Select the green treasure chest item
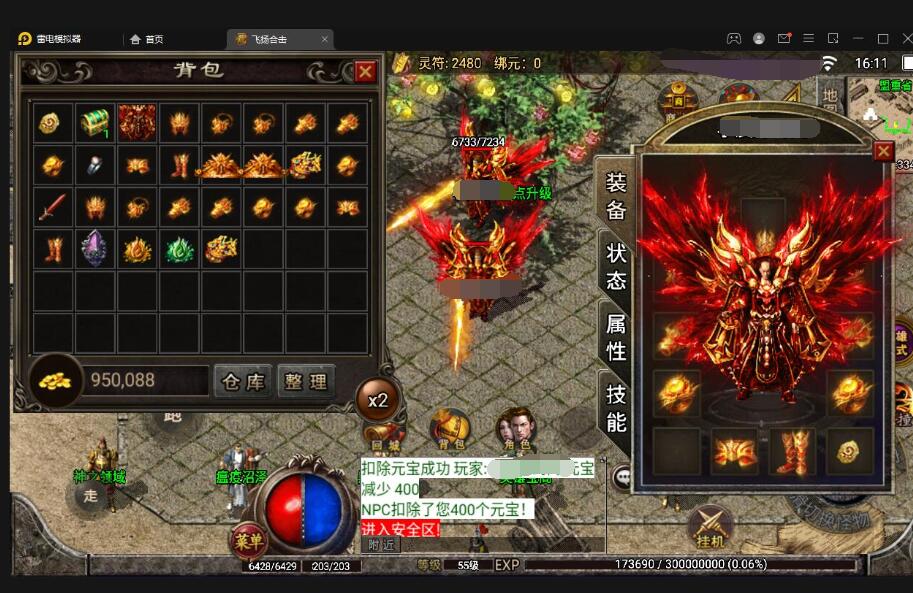This screenshot has height=593, width=913. (95, 122)
